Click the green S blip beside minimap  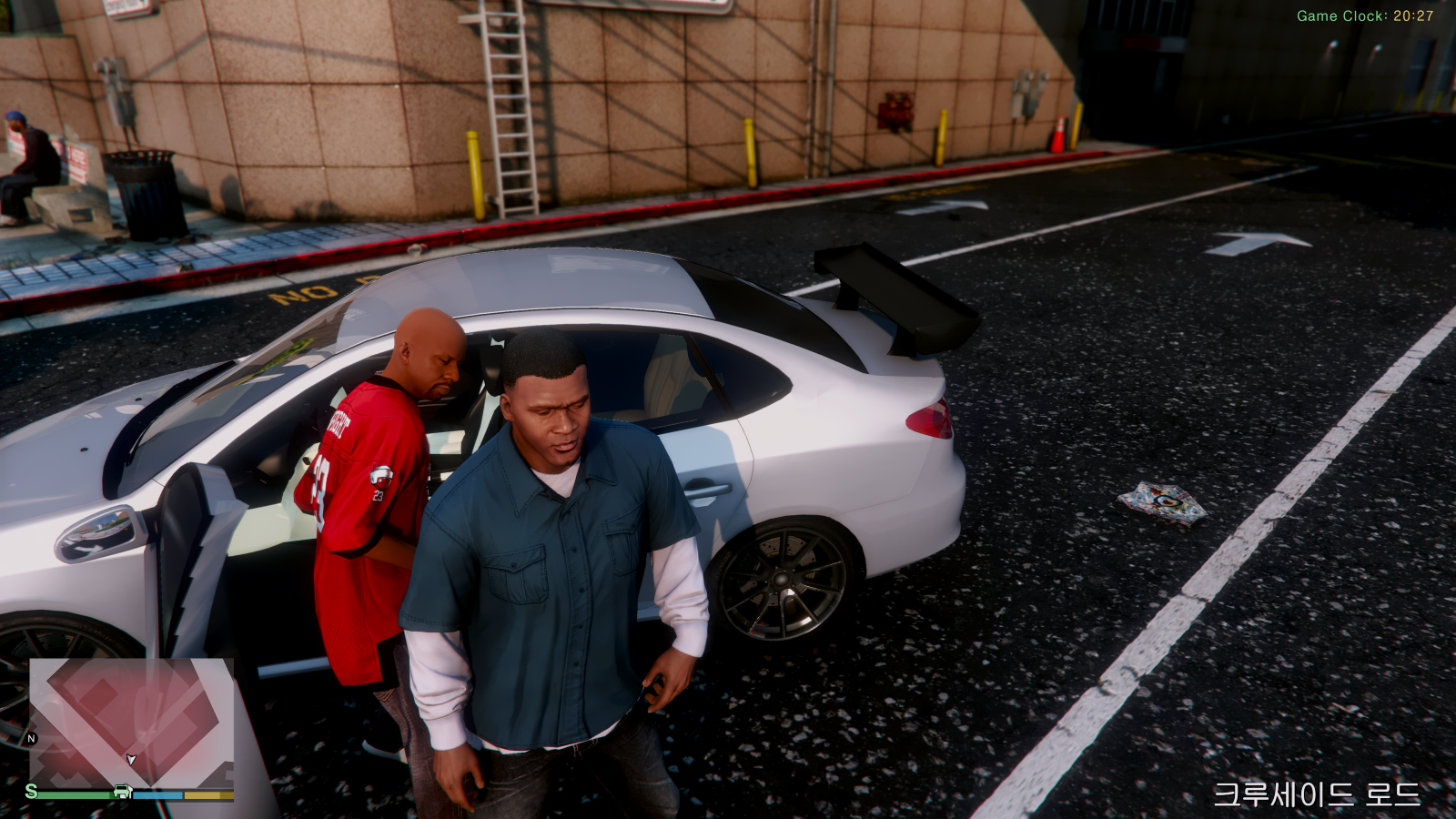(32, 791)
